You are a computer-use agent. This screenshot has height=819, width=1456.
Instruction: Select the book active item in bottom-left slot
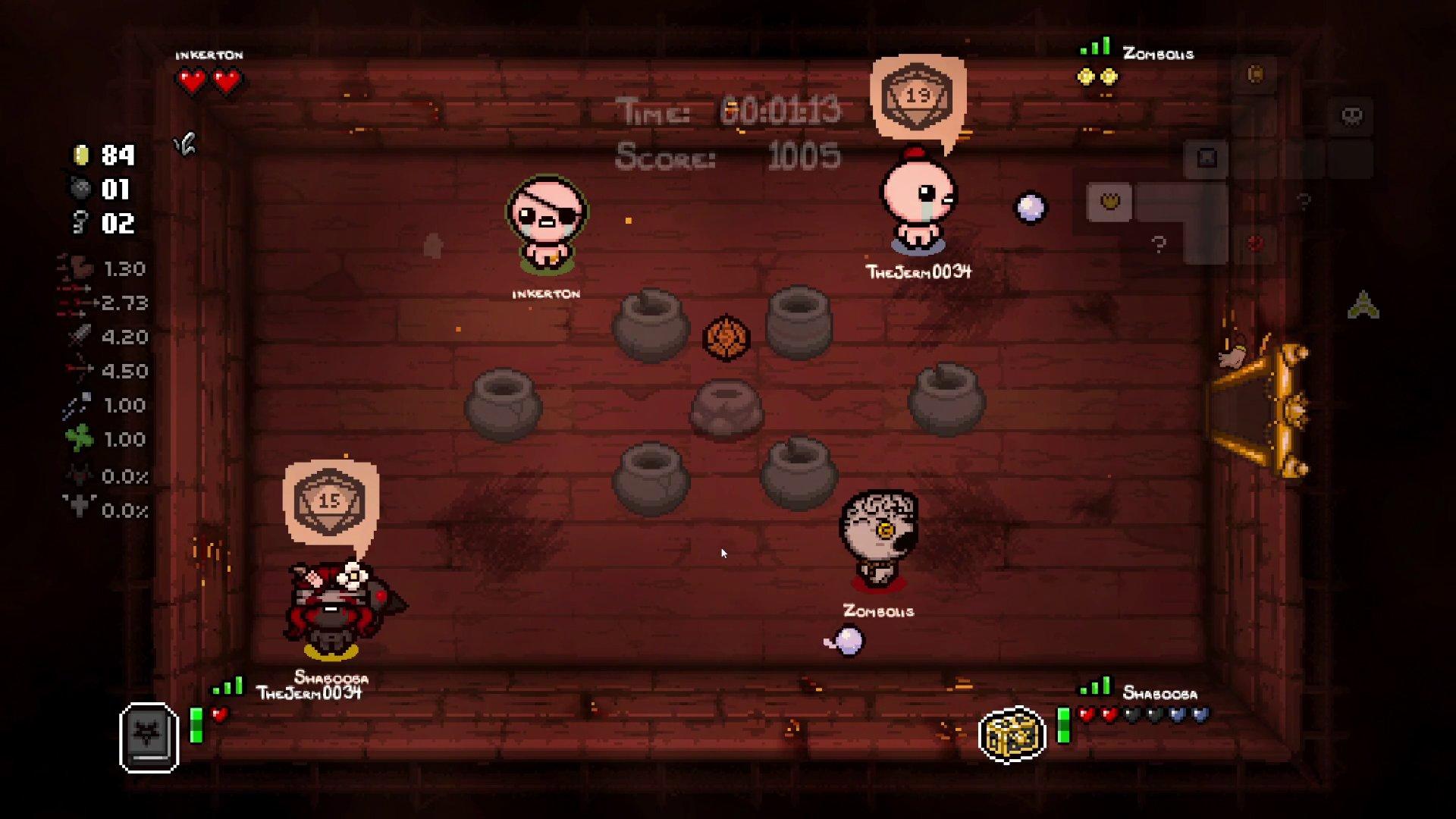(149, 735)
